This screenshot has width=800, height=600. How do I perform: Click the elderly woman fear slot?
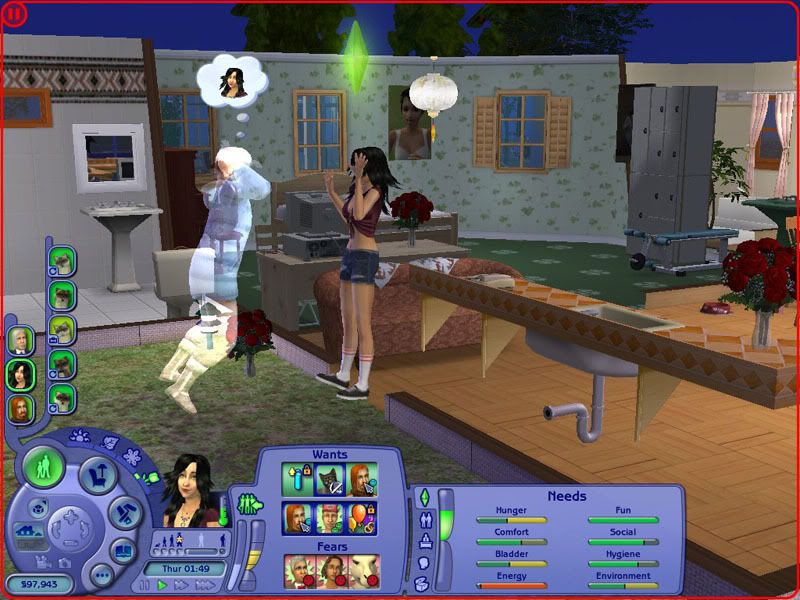298,569
